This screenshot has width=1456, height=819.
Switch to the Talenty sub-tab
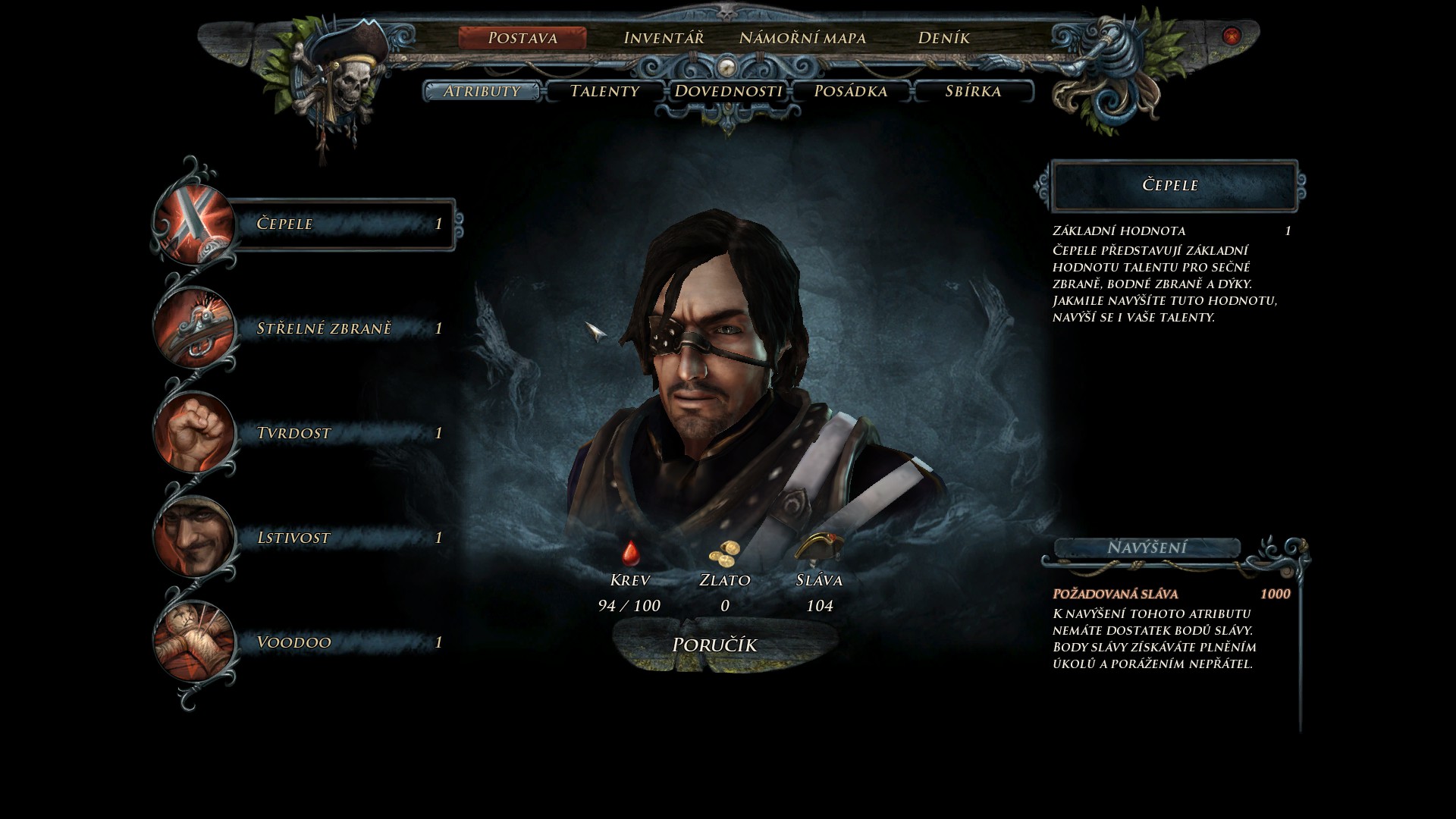point(604,91)
